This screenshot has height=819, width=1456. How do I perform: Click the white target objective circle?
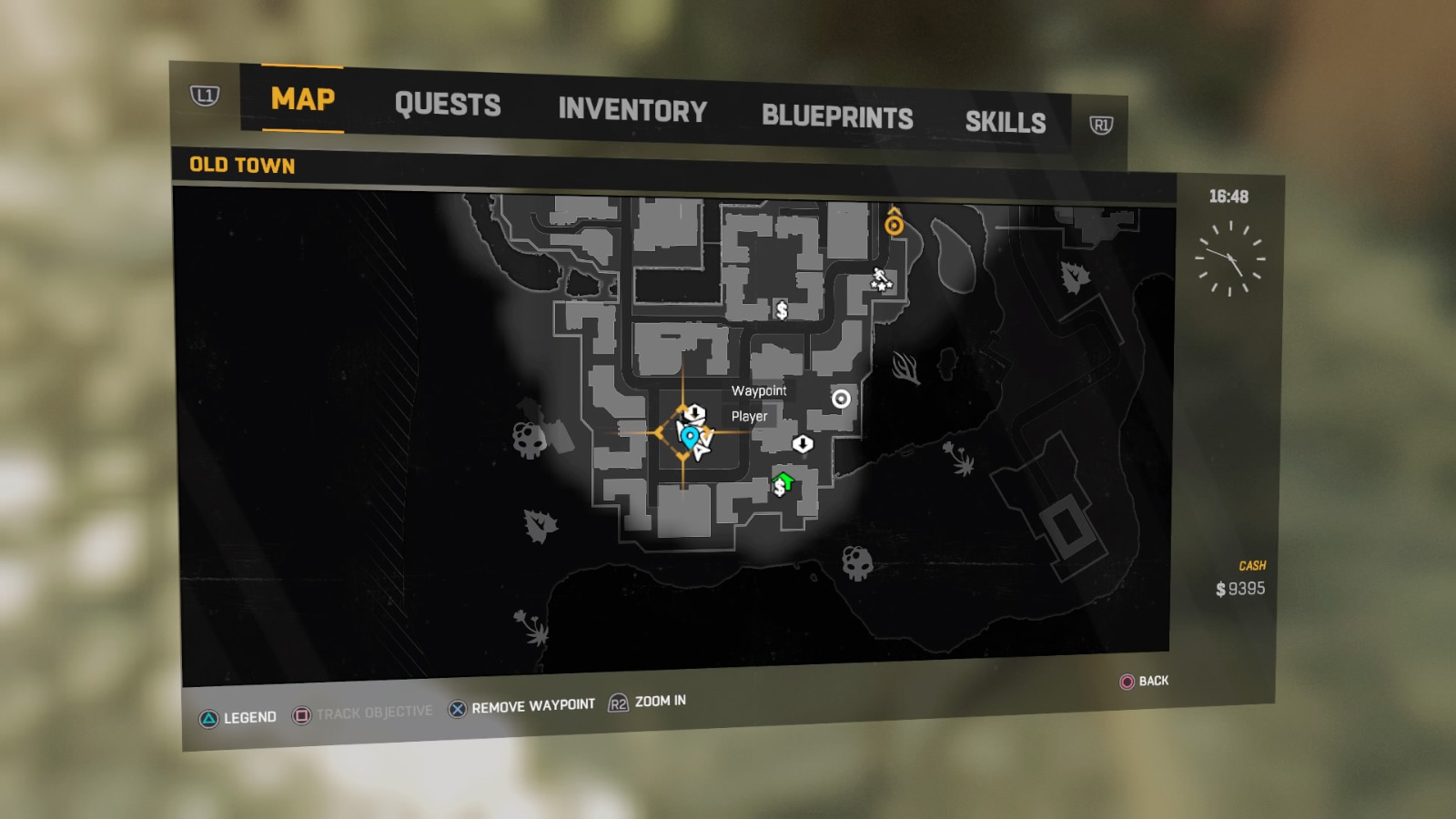(842, 398)
